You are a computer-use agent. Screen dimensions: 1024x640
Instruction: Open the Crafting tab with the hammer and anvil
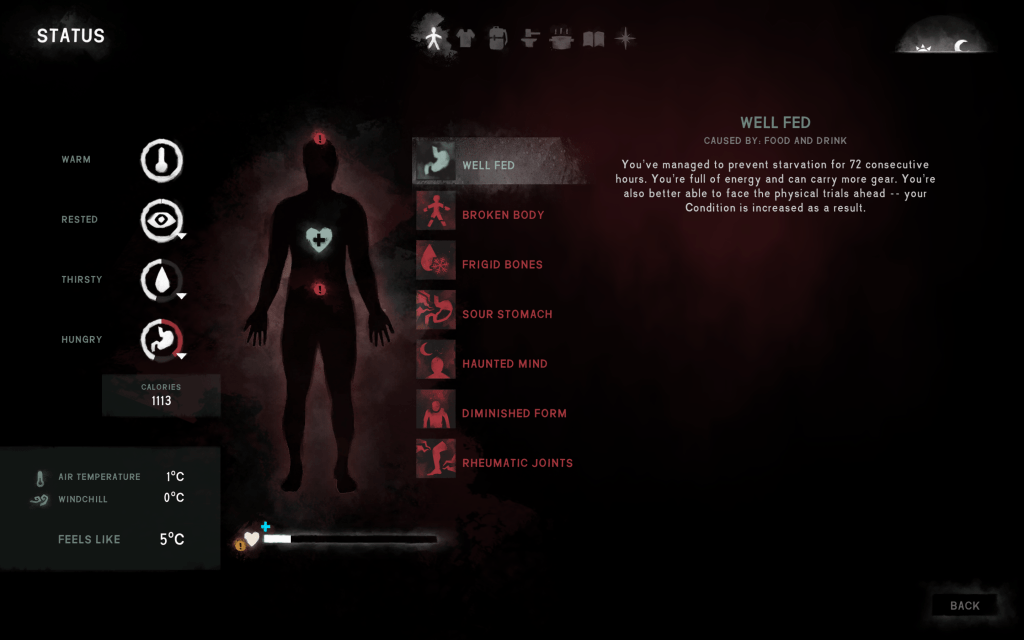click(531, 39)
